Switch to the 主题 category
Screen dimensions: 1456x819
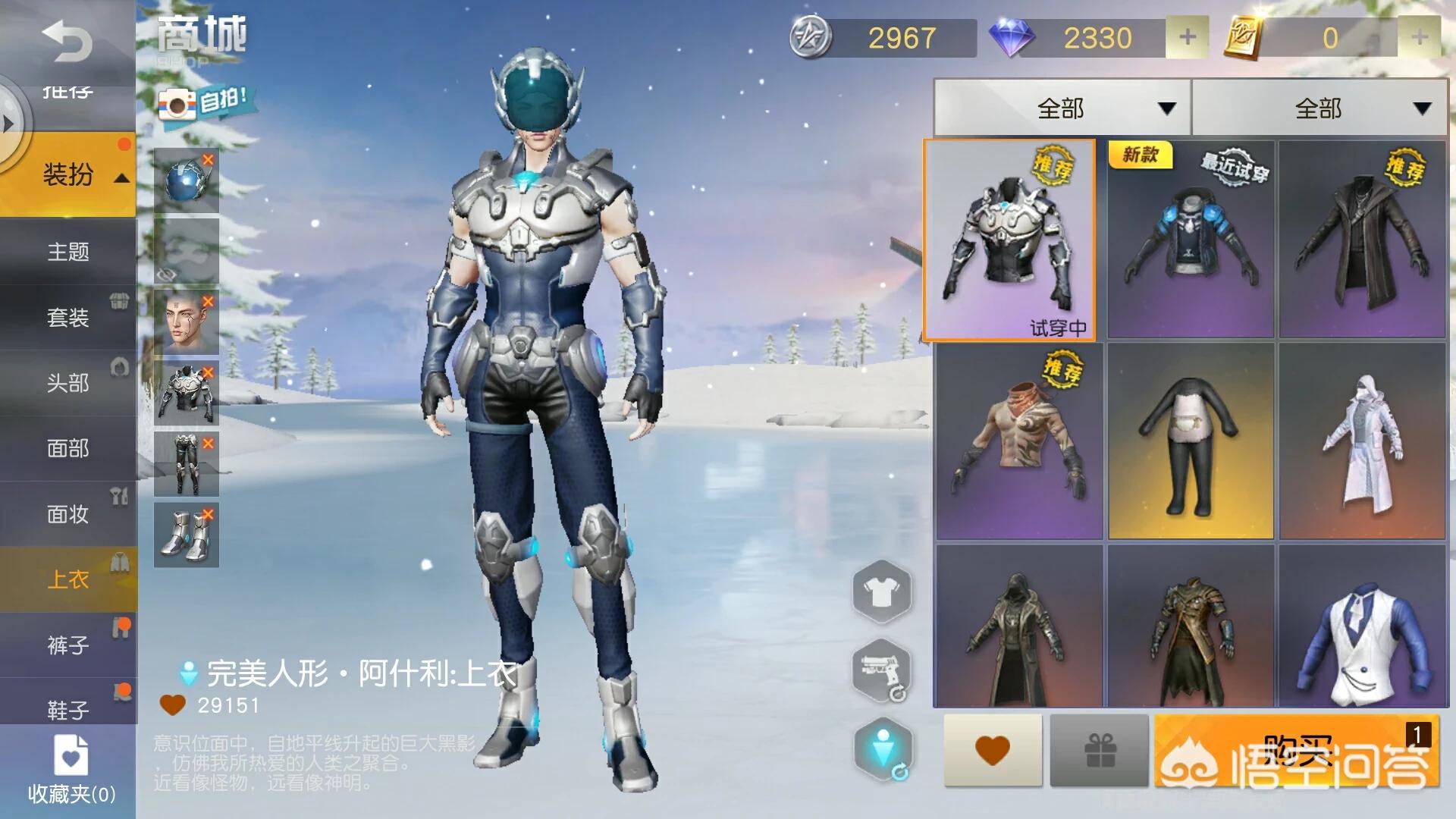[68, 252]
